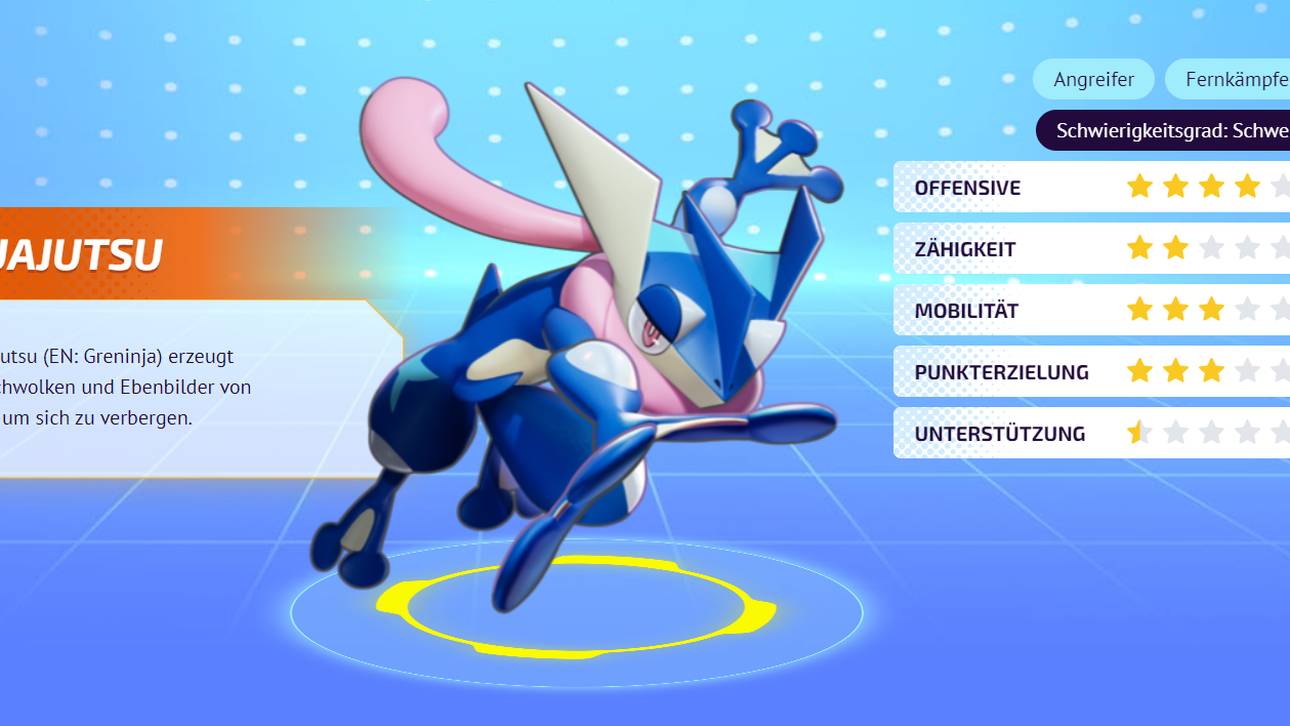This screenshot has width=1290, height=726.
Task: Click the fourth star in the Offensive rating
Action: click(x=1249, y=186)
